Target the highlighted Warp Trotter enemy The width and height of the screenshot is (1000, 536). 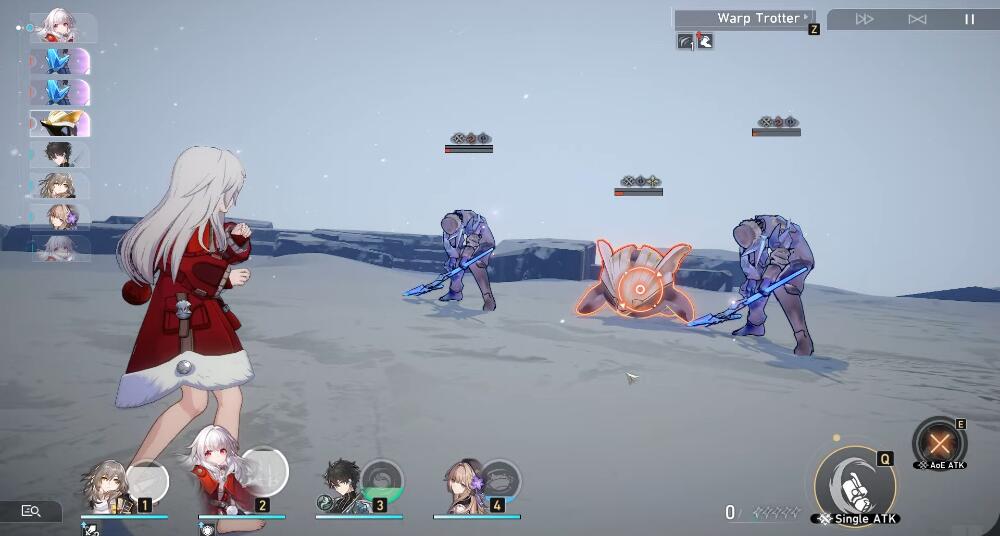click(x=638, y=285)
